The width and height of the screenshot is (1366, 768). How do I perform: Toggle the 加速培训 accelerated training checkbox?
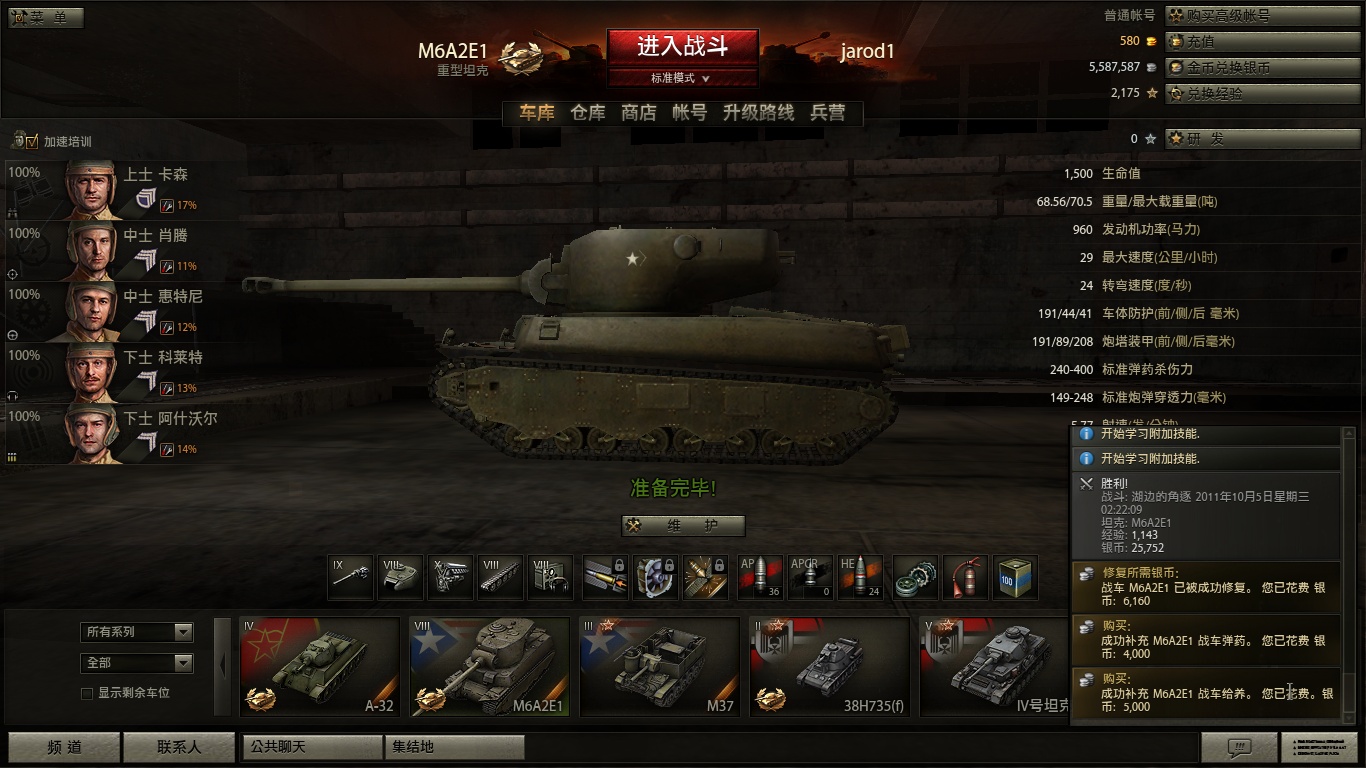point(32,142)
